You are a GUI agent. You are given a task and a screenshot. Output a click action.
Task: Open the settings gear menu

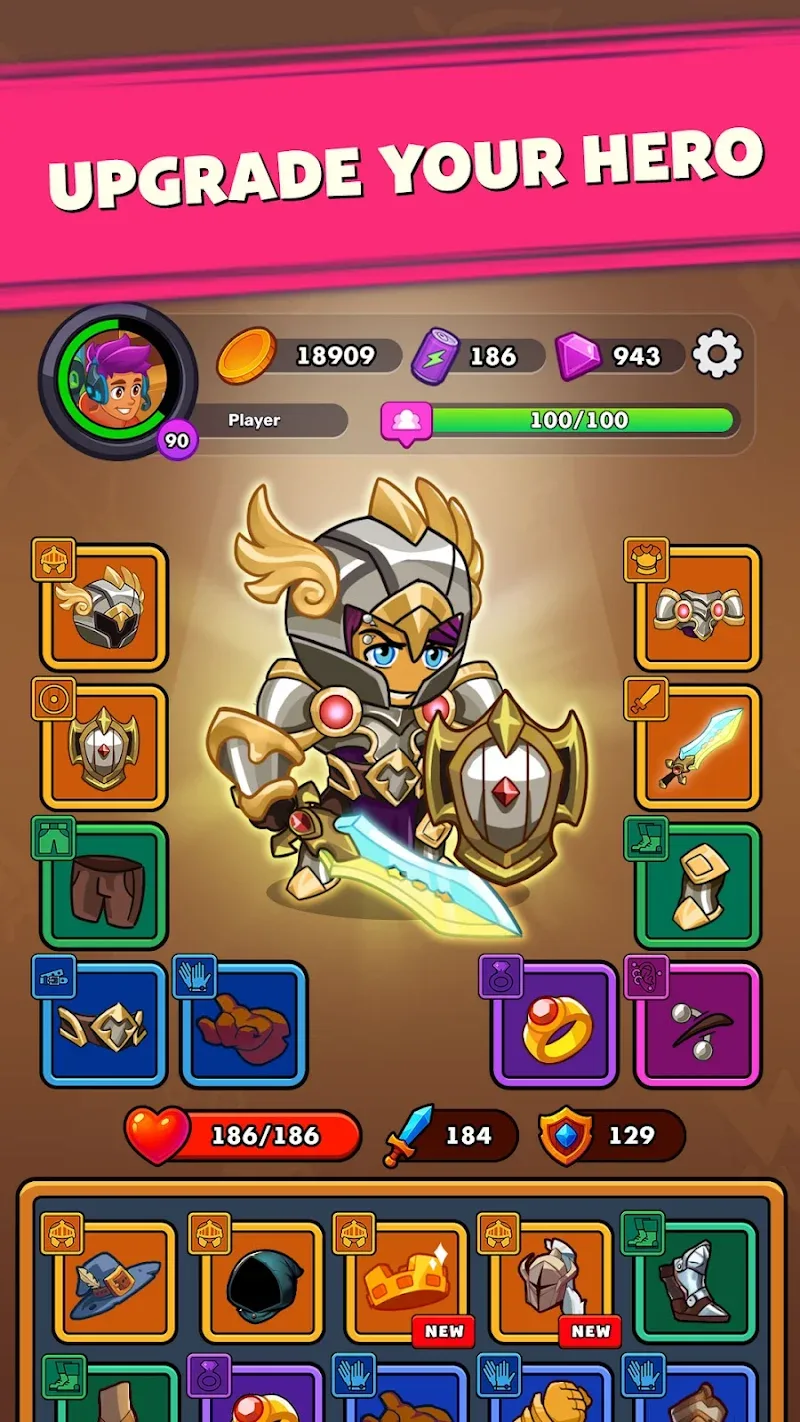[x=717, y=355]
